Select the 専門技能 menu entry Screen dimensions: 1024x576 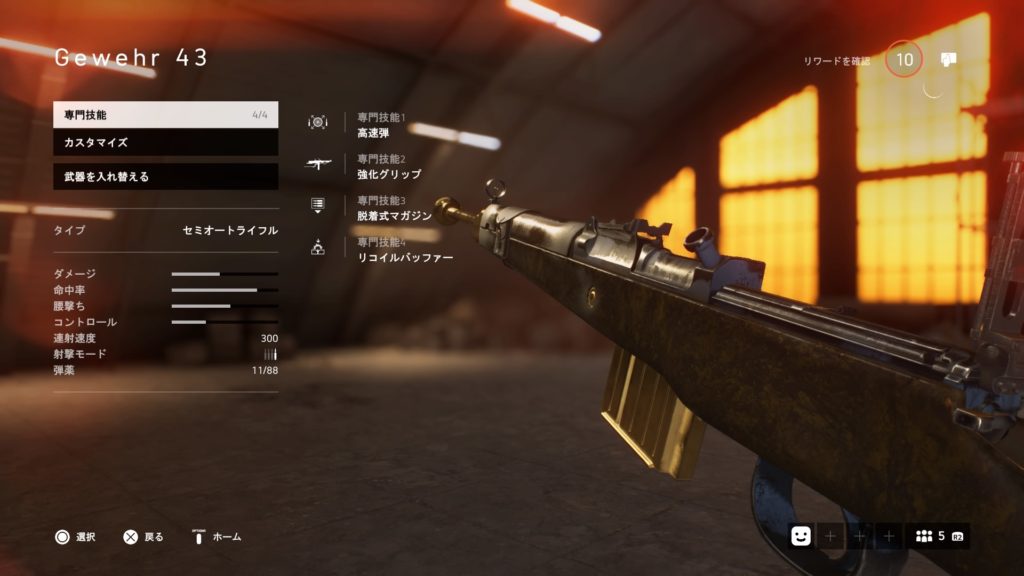(x=165, y=115)
